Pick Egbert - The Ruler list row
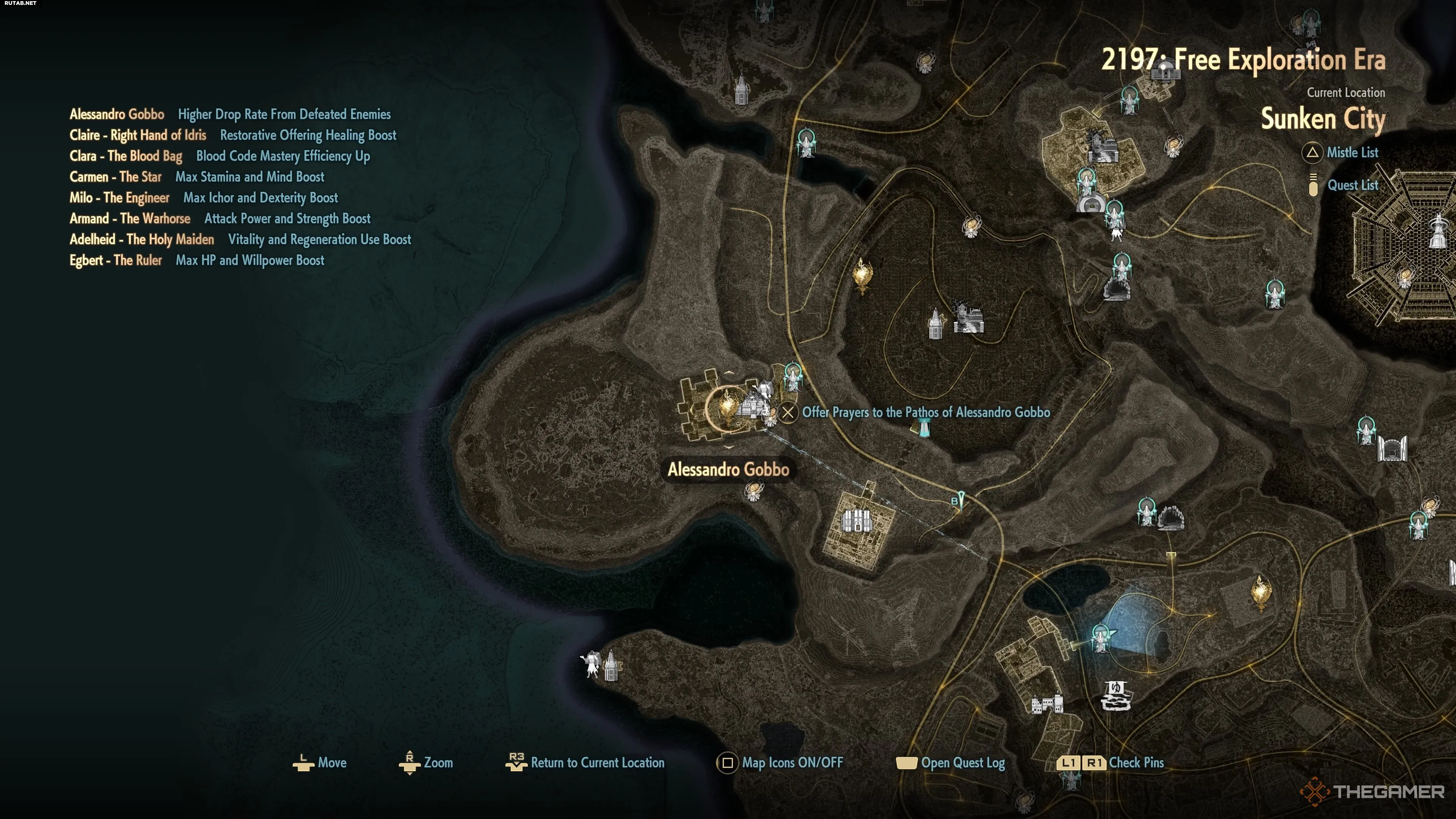 click(x=115, y=260)
